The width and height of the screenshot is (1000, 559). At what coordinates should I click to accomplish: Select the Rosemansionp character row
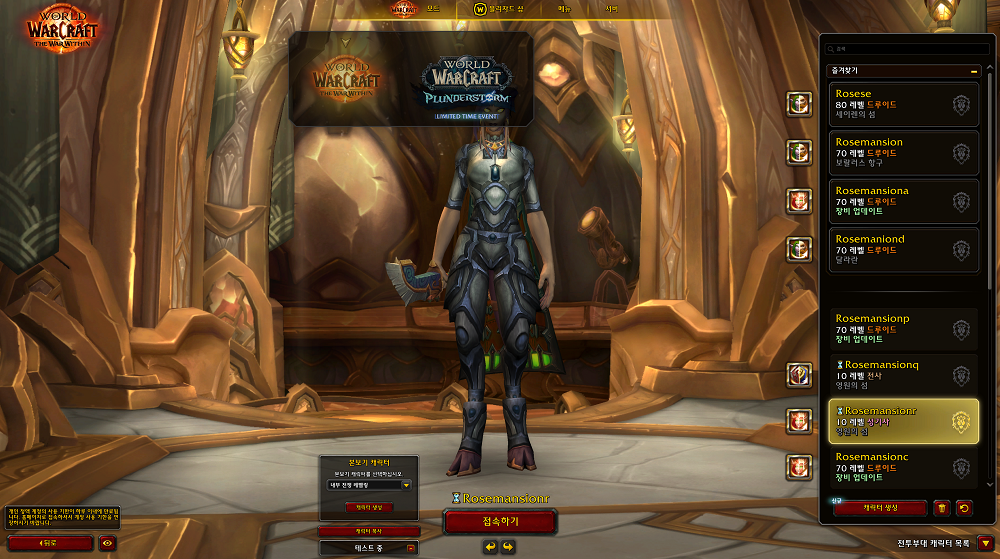pyautogui.click(x=904, y=328)
